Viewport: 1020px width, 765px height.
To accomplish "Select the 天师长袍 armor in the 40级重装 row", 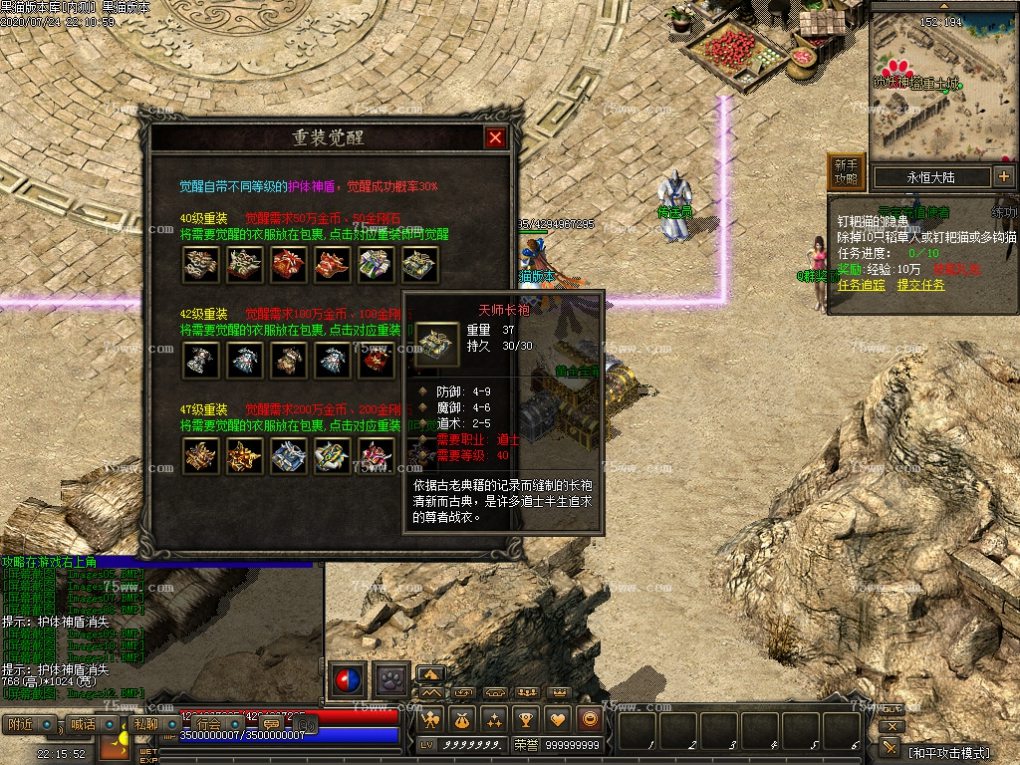I will (420, 265).
